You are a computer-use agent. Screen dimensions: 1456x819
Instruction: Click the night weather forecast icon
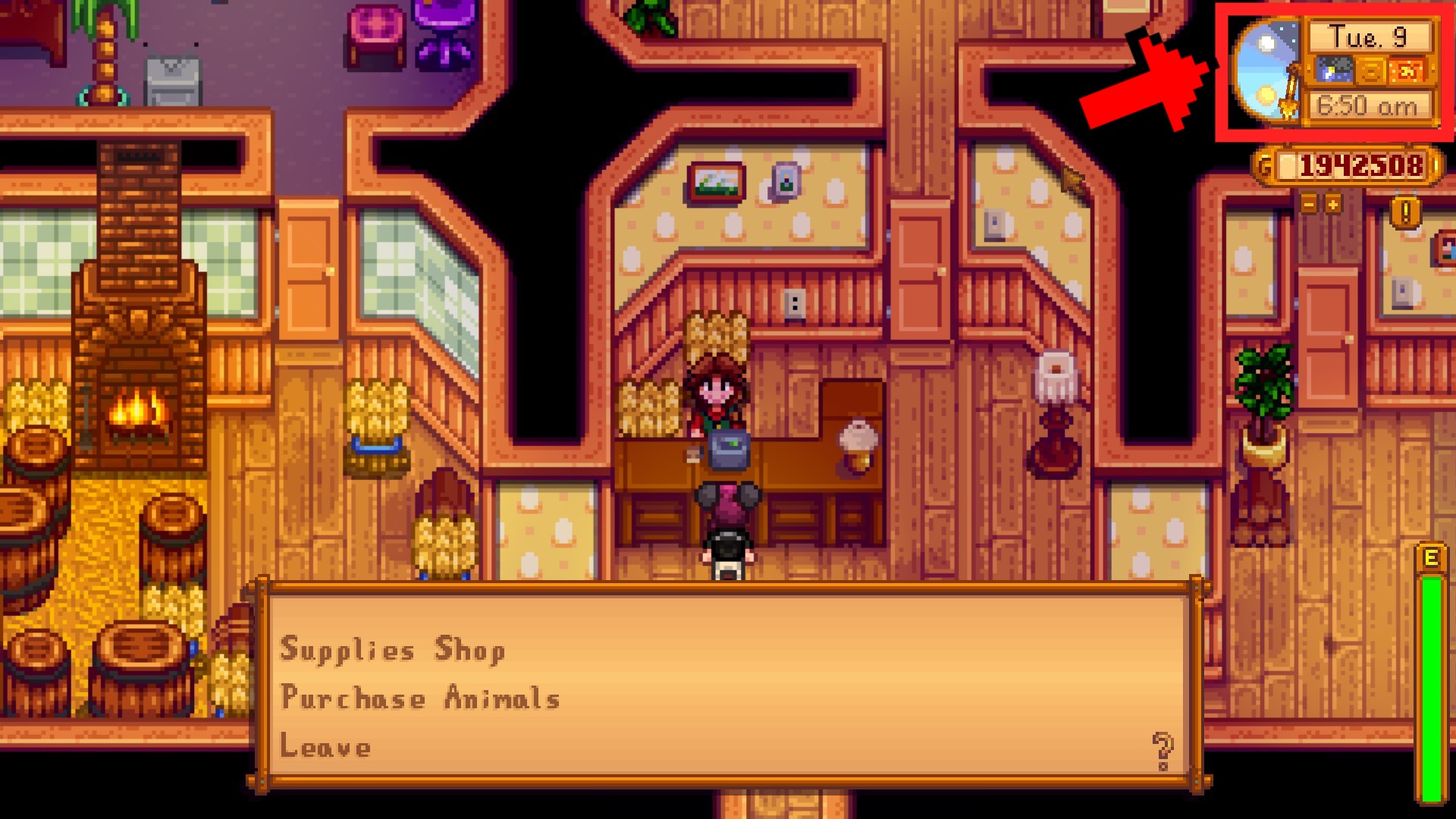1333,69
